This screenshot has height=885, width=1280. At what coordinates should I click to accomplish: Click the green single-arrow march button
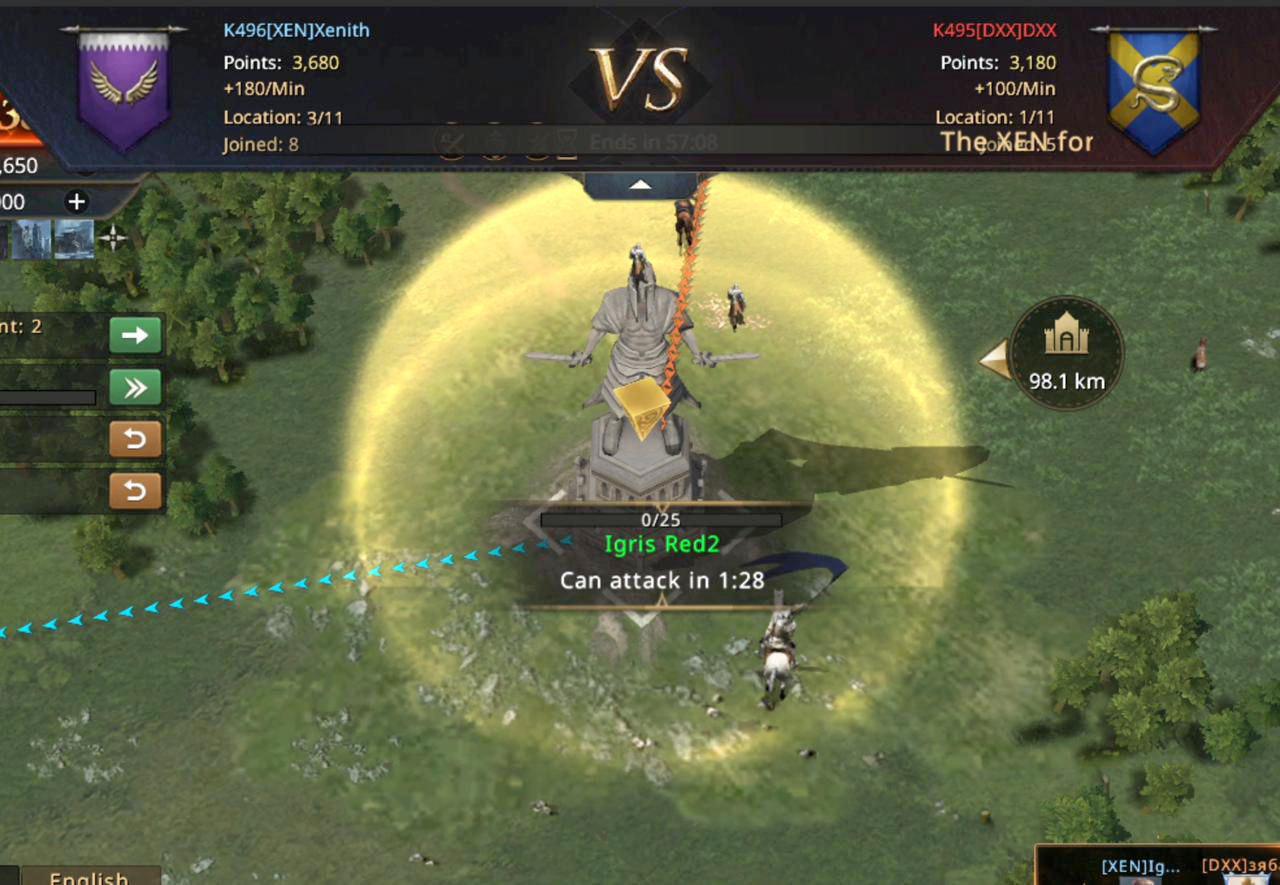pyautogui.click(x=135, y=335)
